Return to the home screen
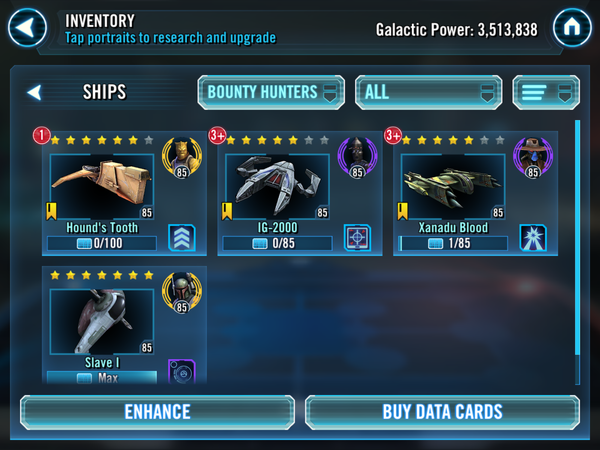Screen dimensions: 600x450 click(x=573, y=27)
